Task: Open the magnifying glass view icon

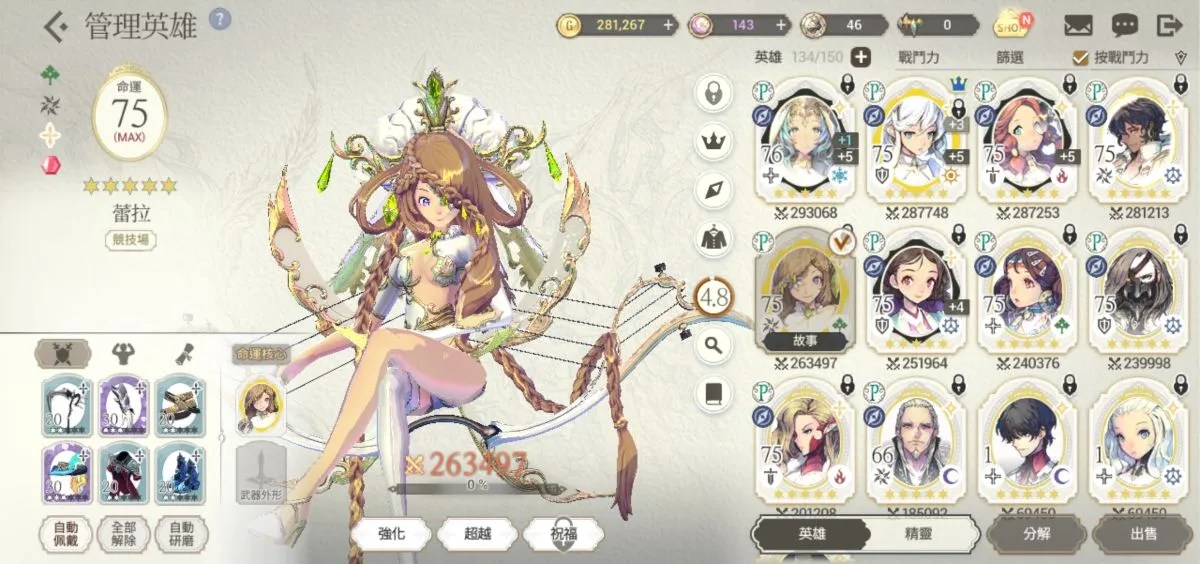Action: (x=713, y=346)
